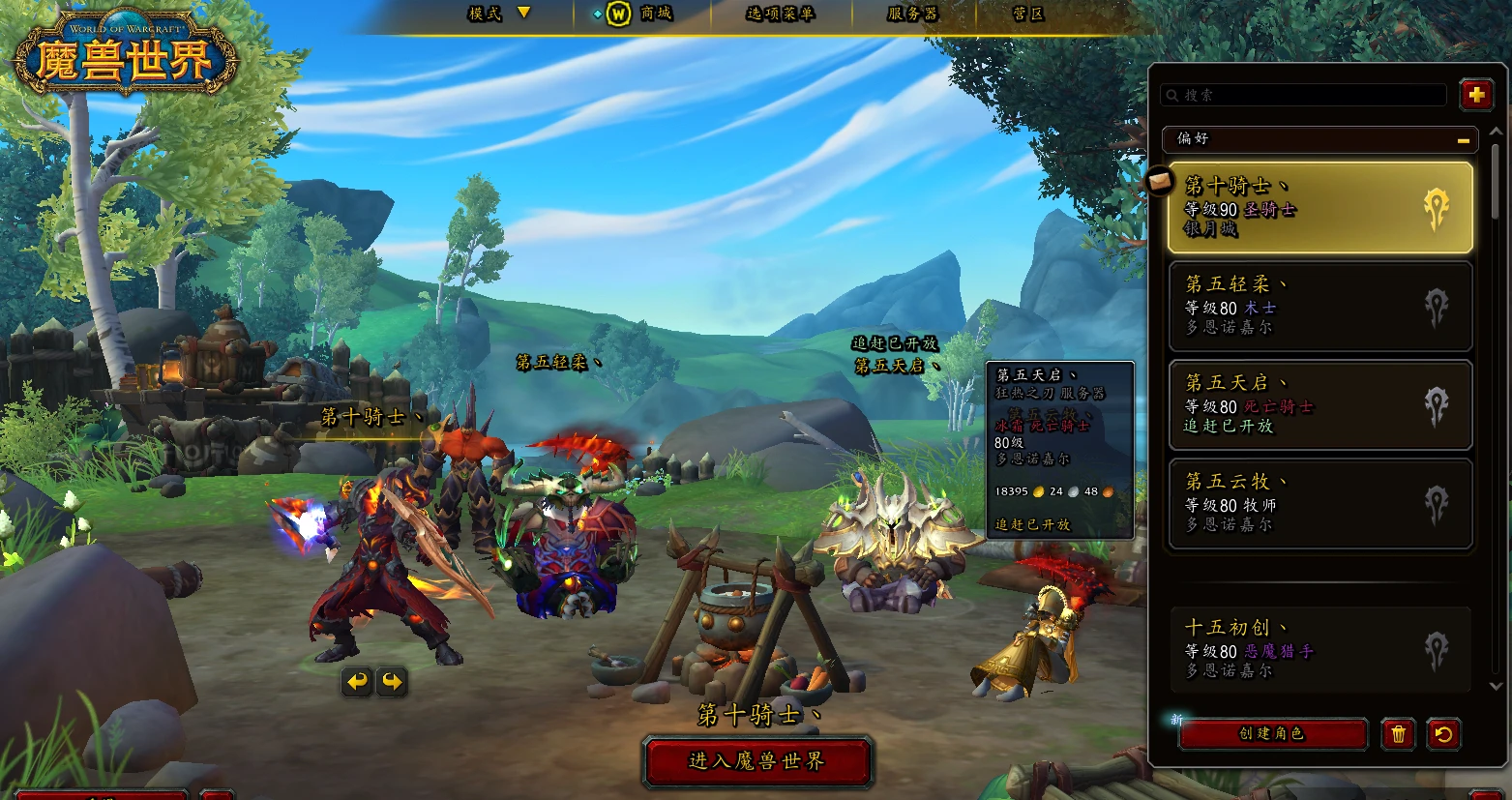Select the priest character 第五云牧
The image size is (1512, 800).
[1319, 503]
